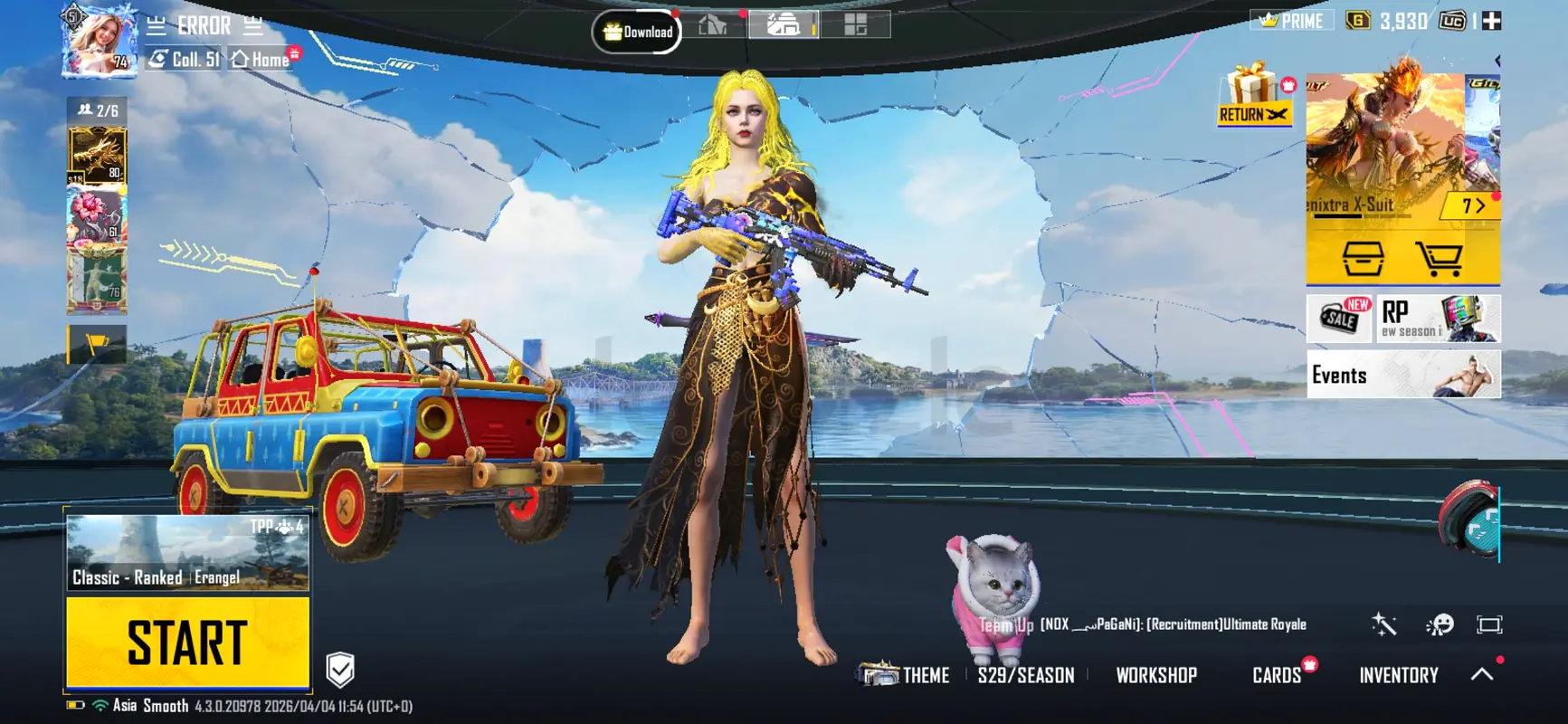Open the Coll. 51 collection button
Viewport: 1568px width, 724px height.
point(185,60)
